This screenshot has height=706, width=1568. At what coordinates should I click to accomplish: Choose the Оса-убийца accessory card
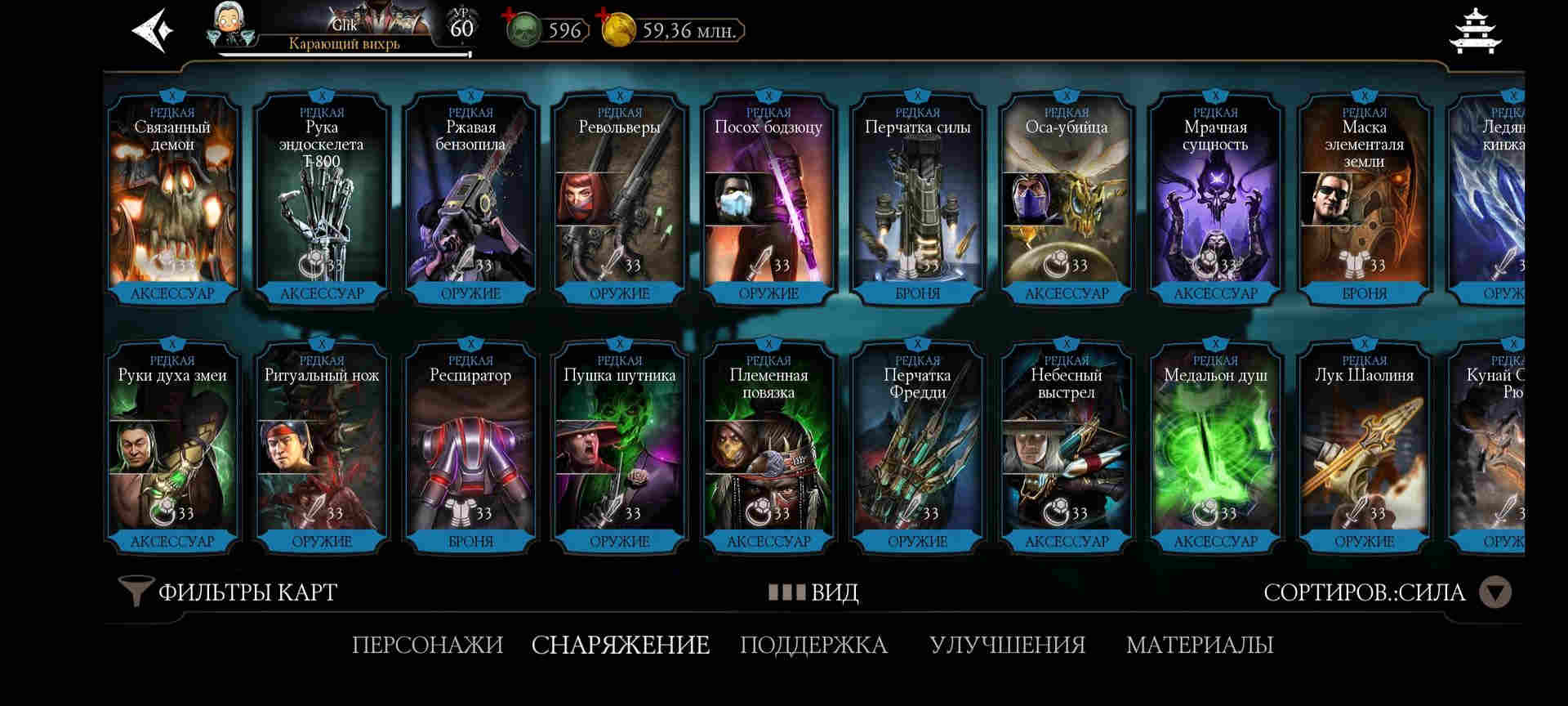1067,199
